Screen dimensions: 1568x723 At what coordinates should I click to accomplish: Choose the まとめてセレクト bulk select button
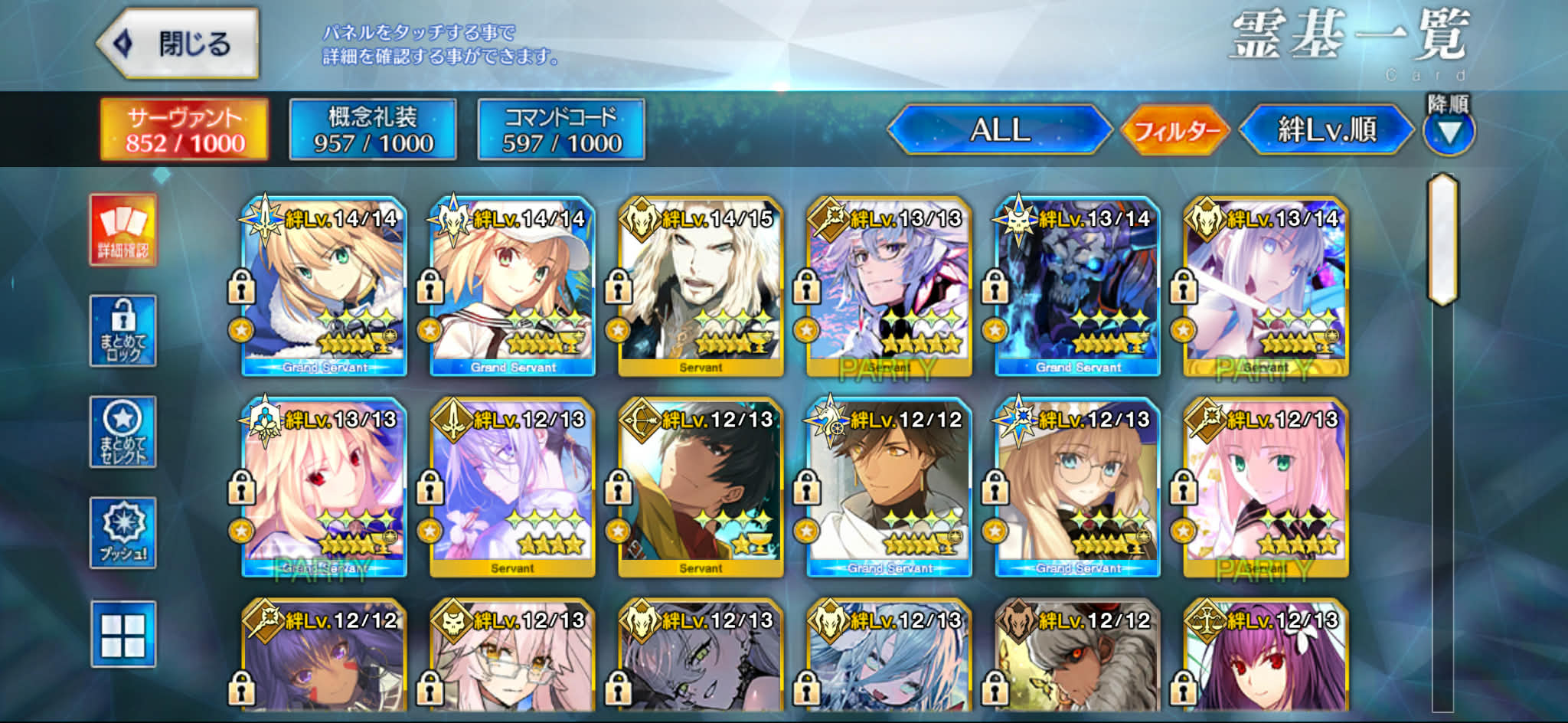123,432
